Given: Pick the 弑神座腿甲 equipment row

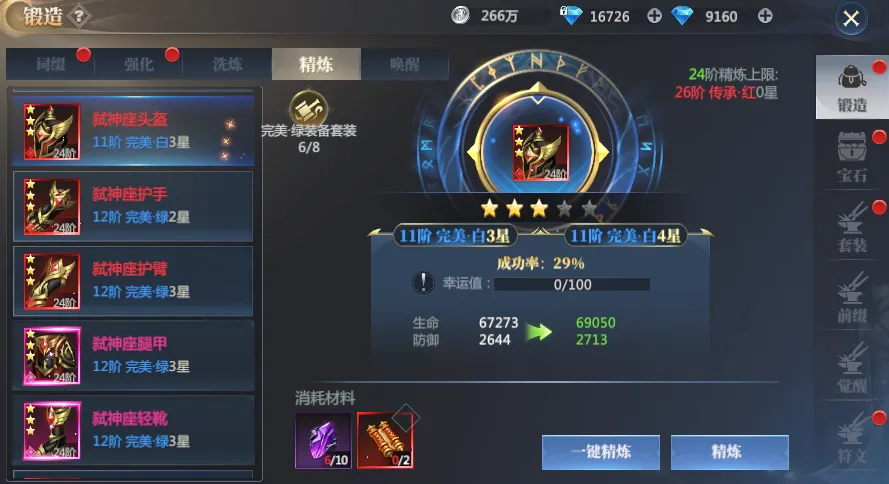Looking at the screenshot, I should [133, 355].
